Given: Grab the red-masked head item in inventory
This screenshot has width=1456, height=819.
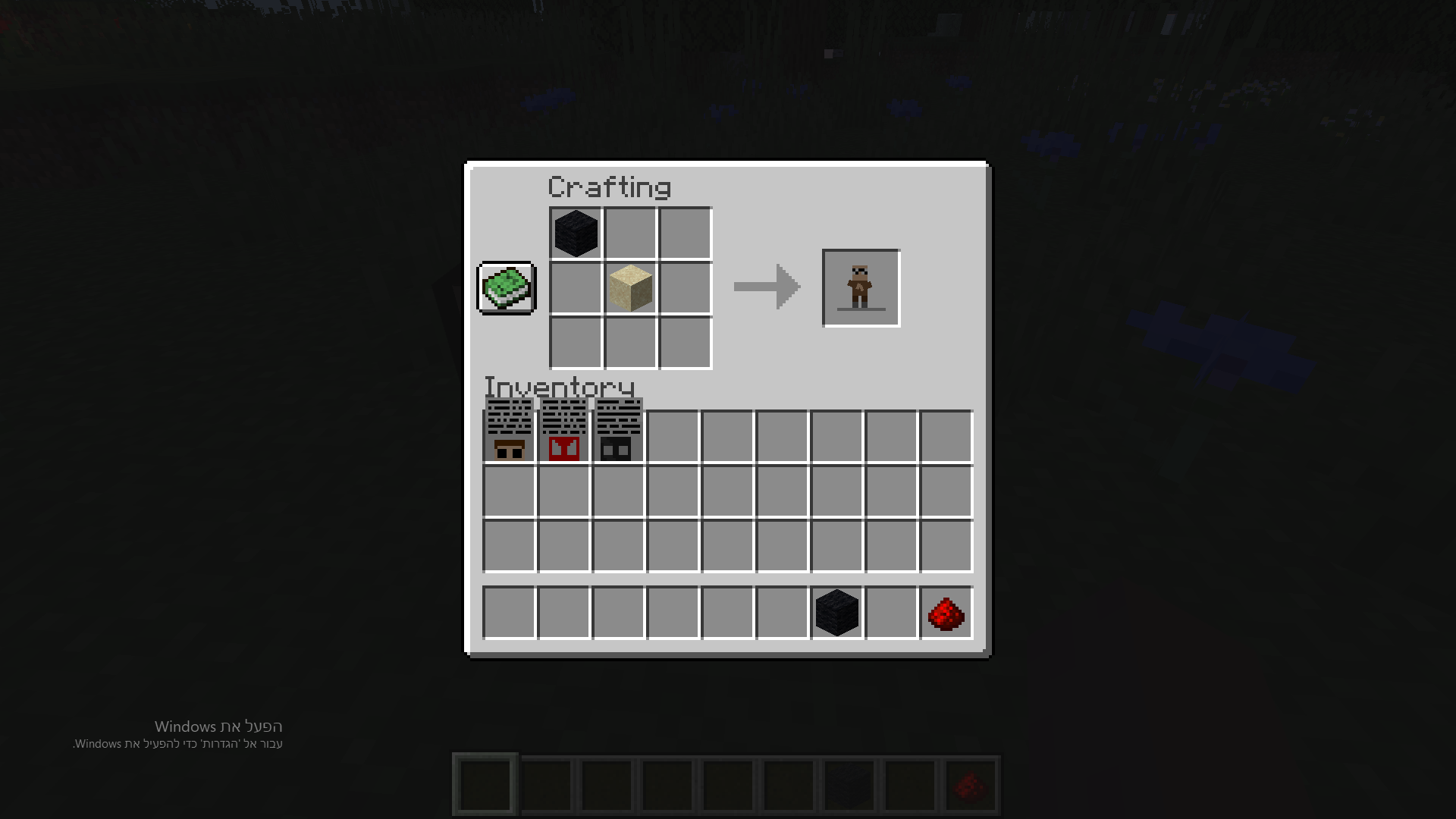Looking at the screenshot, I should (x=563, y=433).
